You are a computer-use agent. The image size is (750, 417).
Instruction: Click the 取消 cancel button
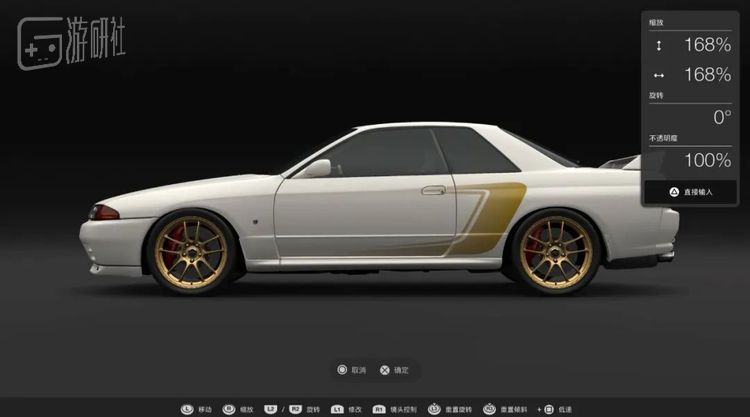click(352, 370)
